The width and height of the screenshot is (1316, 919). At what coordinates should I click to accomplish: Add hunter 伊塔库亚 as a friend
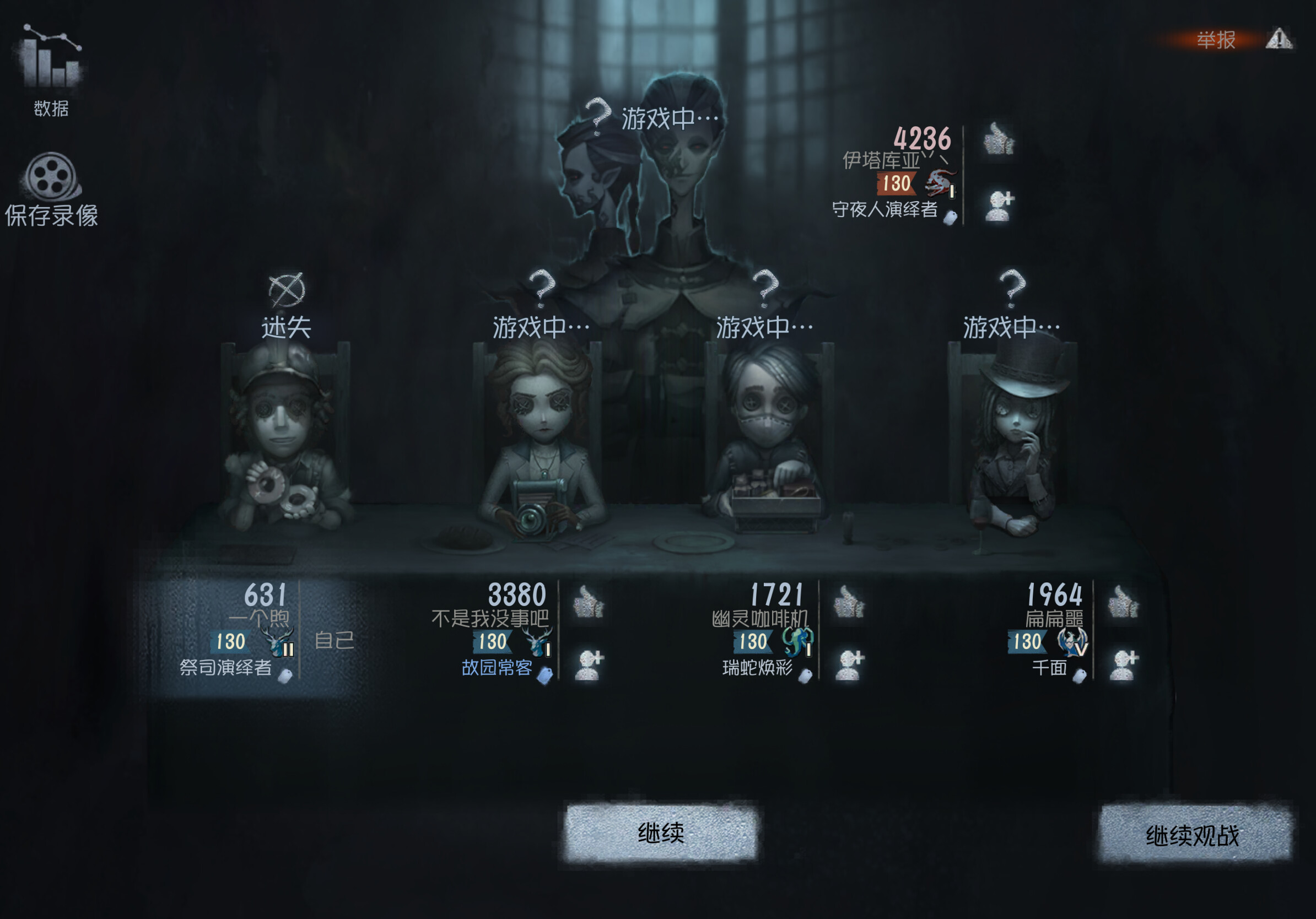(1000, 206)
